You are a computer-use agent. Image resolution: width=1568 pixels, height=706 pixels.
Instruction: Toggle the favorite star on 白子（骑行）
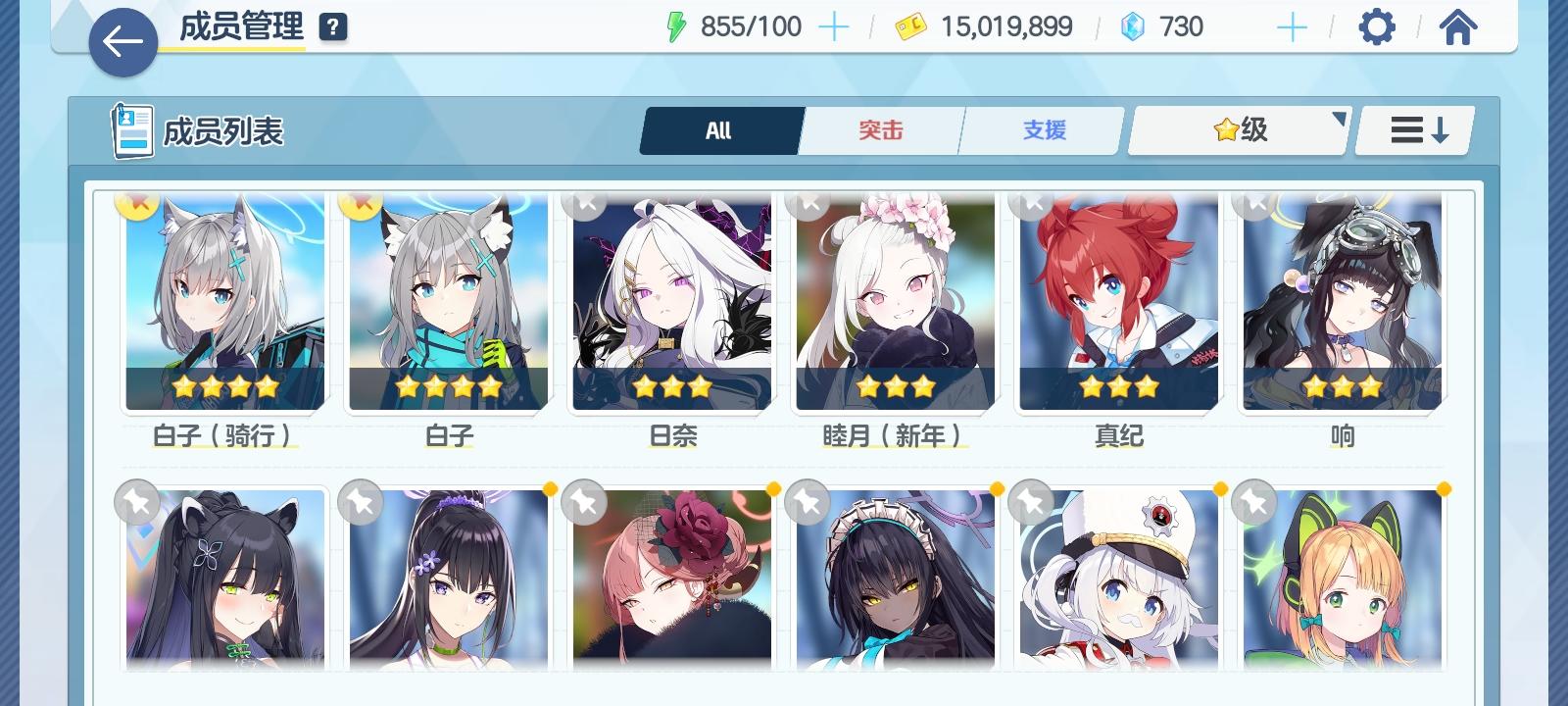click(x=136, y=203)
